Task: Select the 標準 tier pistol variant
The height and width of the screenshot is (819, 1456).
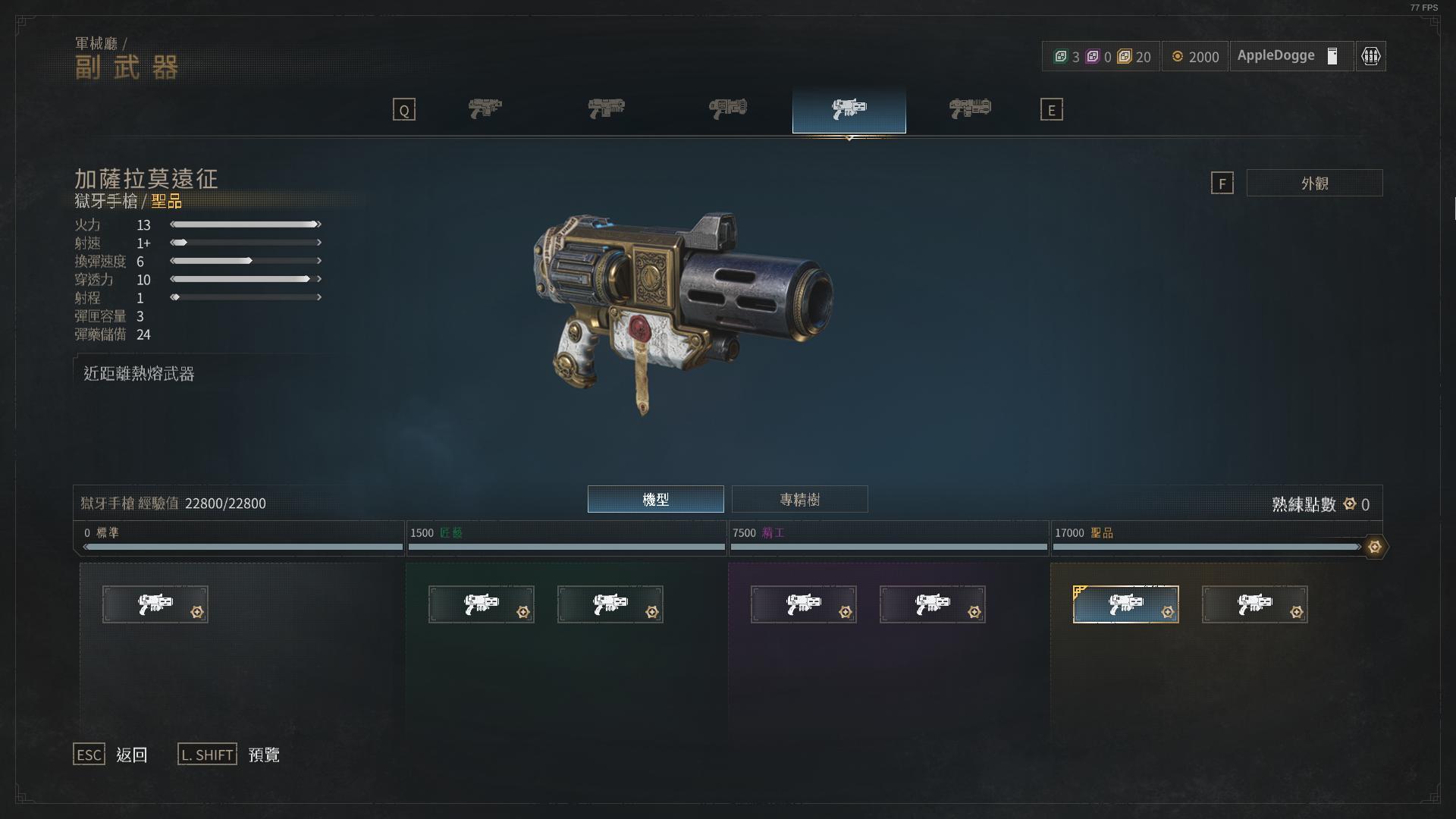Action: click(155, 604)
